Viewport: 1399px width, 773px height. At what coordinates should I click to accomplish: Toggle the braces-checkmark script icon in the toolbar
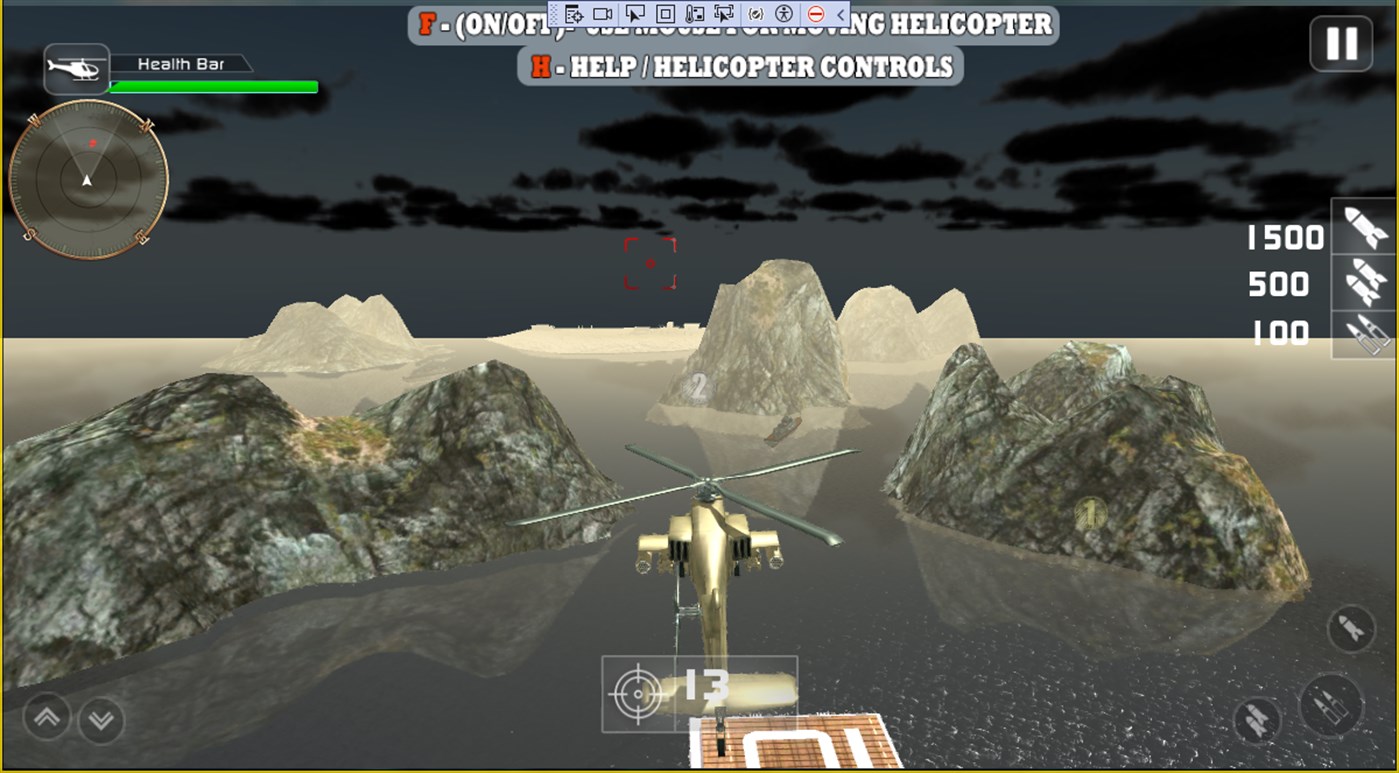[x=757, y=14]
